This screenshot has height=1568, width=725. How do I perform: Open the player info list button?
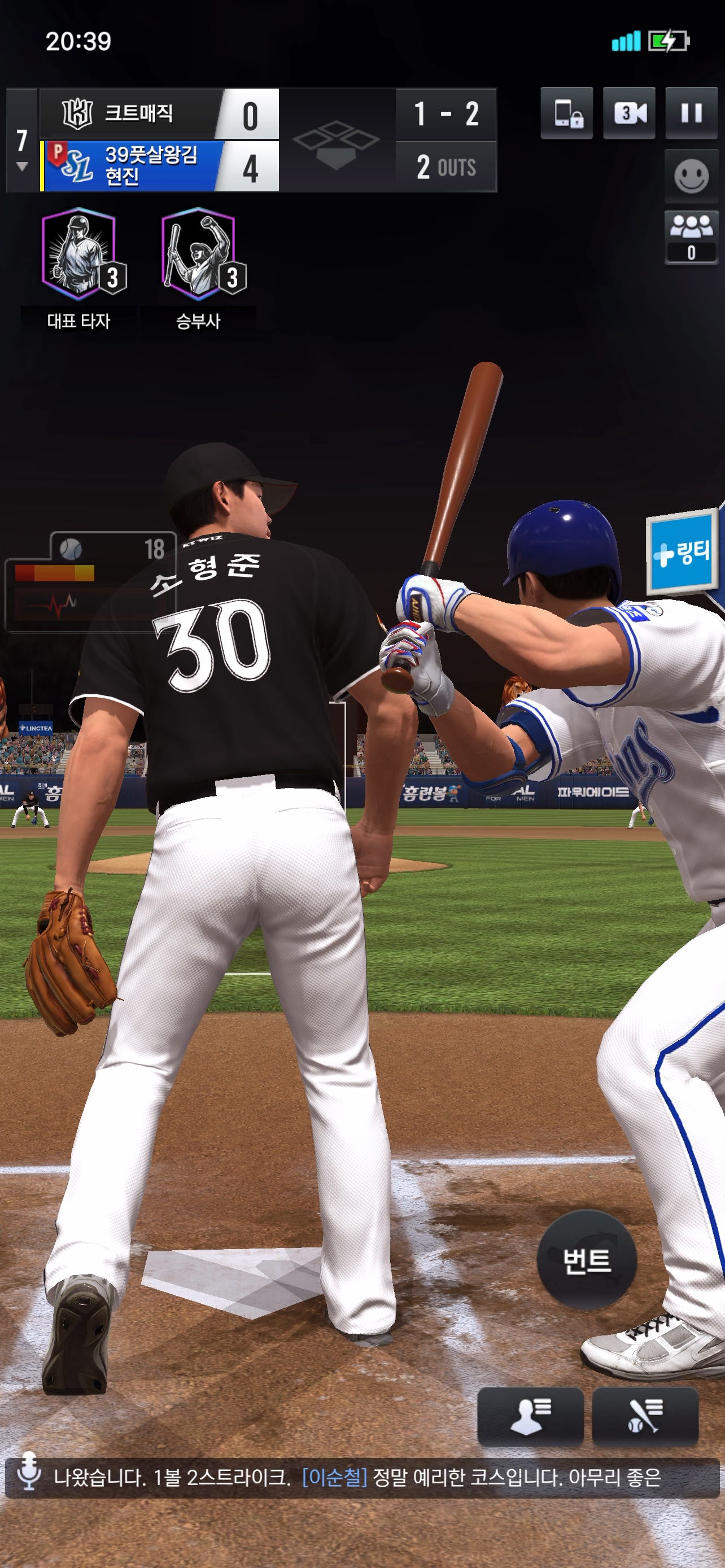pyautogui.click(x=530, y=1416)
